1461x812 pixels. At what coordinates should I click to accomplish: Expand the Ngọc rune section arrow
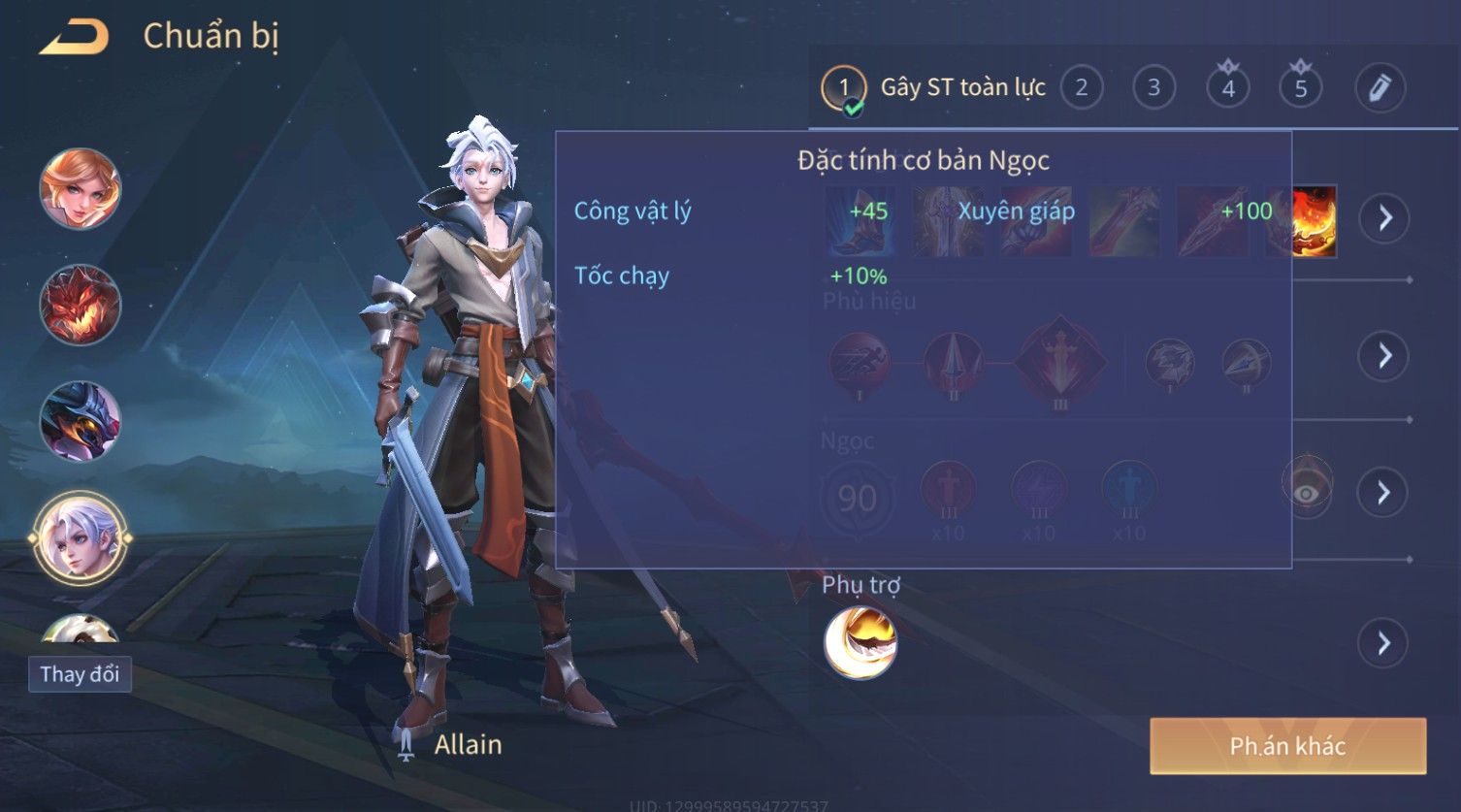tap(1383, 493)
